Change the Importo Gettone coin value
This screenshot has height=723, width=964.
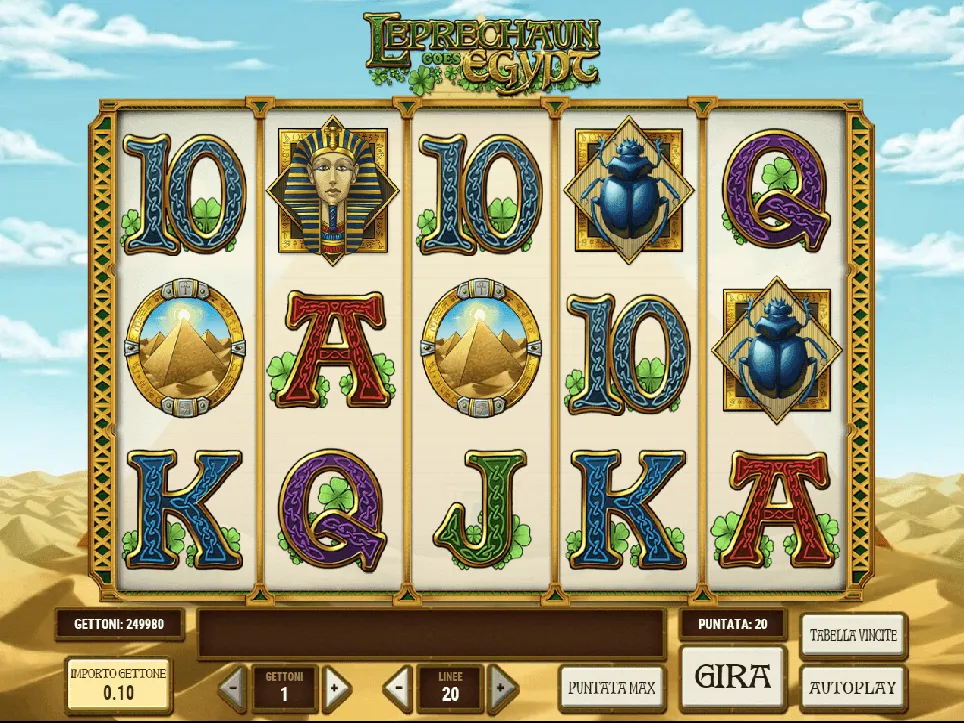point(118,682)
